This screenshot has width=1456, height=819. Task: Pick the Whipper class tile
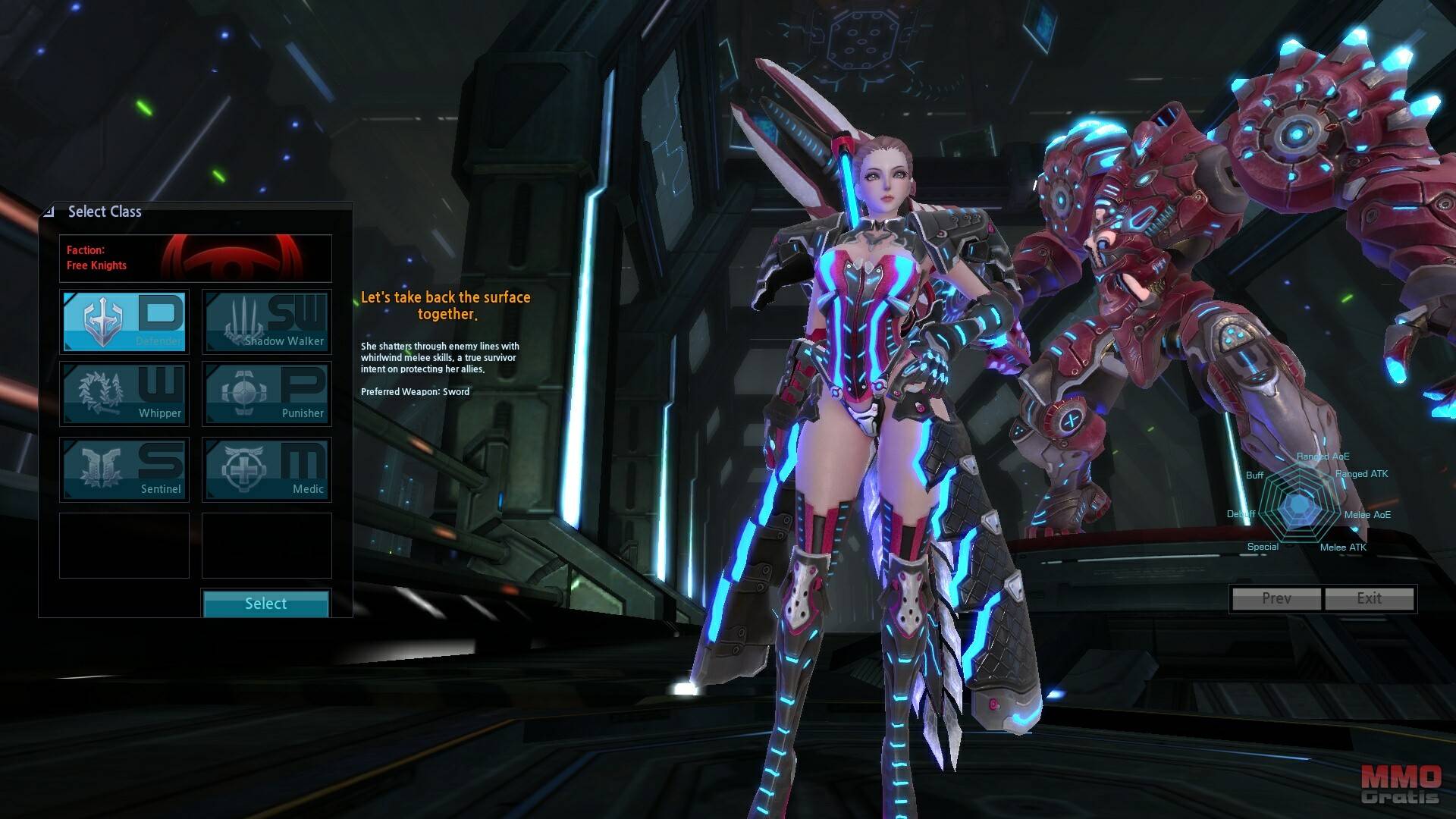tap(124, 394)
